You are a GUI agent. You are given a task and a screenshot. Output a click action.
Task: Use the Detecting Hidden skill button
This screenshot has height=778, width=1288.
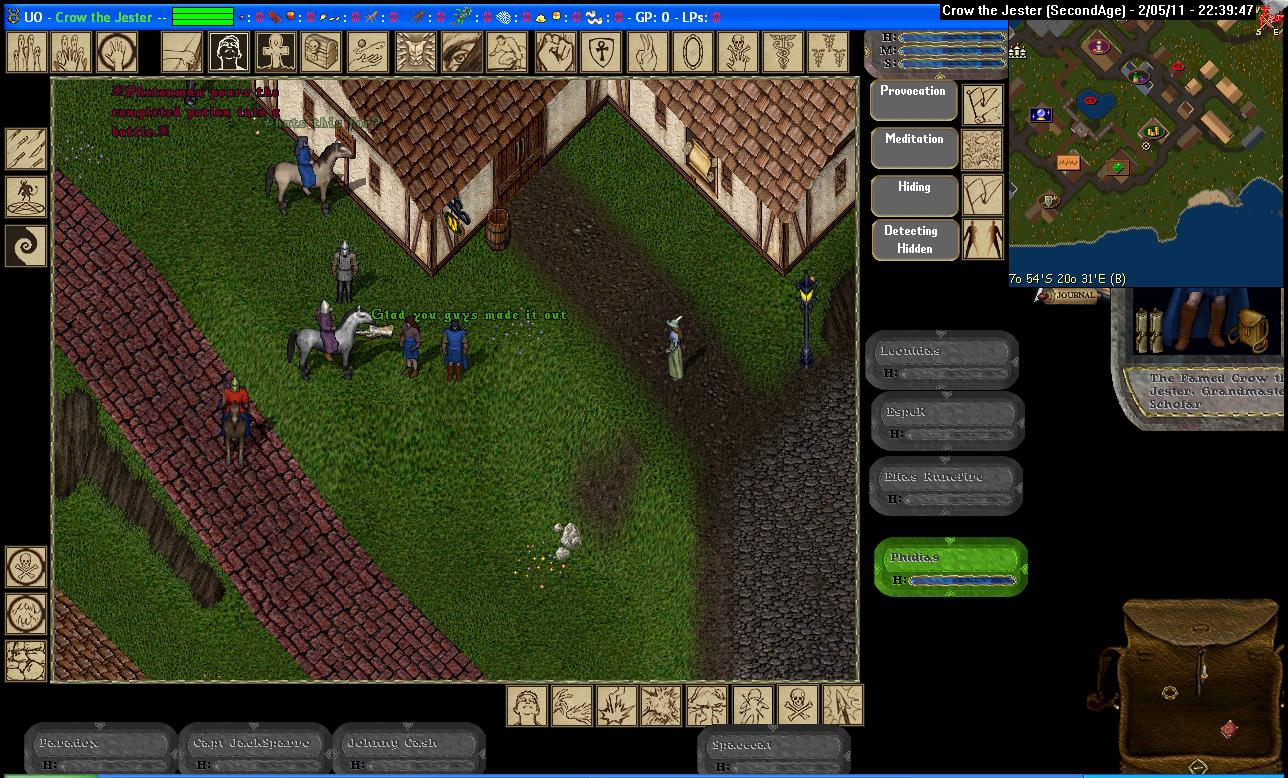tap(914, 240)
